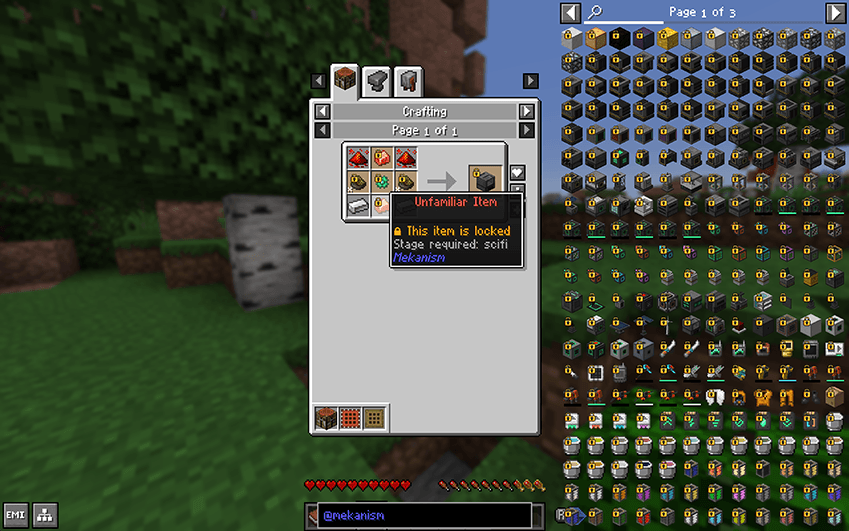Image resolution: width=849 pixels, height=531 pixels.
Task: Go to next item index page
Action: 835,13
